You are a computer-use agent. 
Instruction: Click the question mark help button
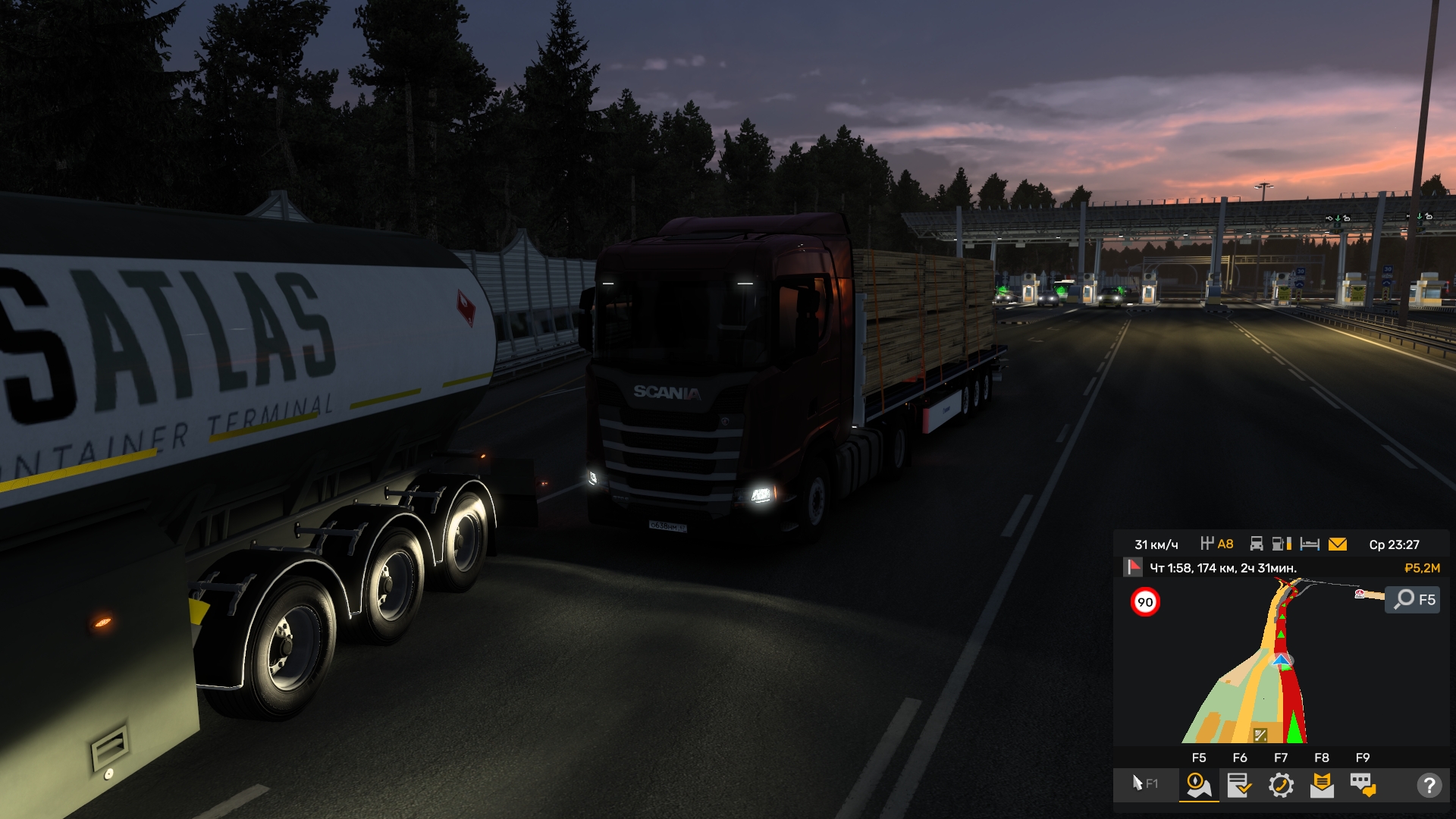click(x=1429, y=785)
